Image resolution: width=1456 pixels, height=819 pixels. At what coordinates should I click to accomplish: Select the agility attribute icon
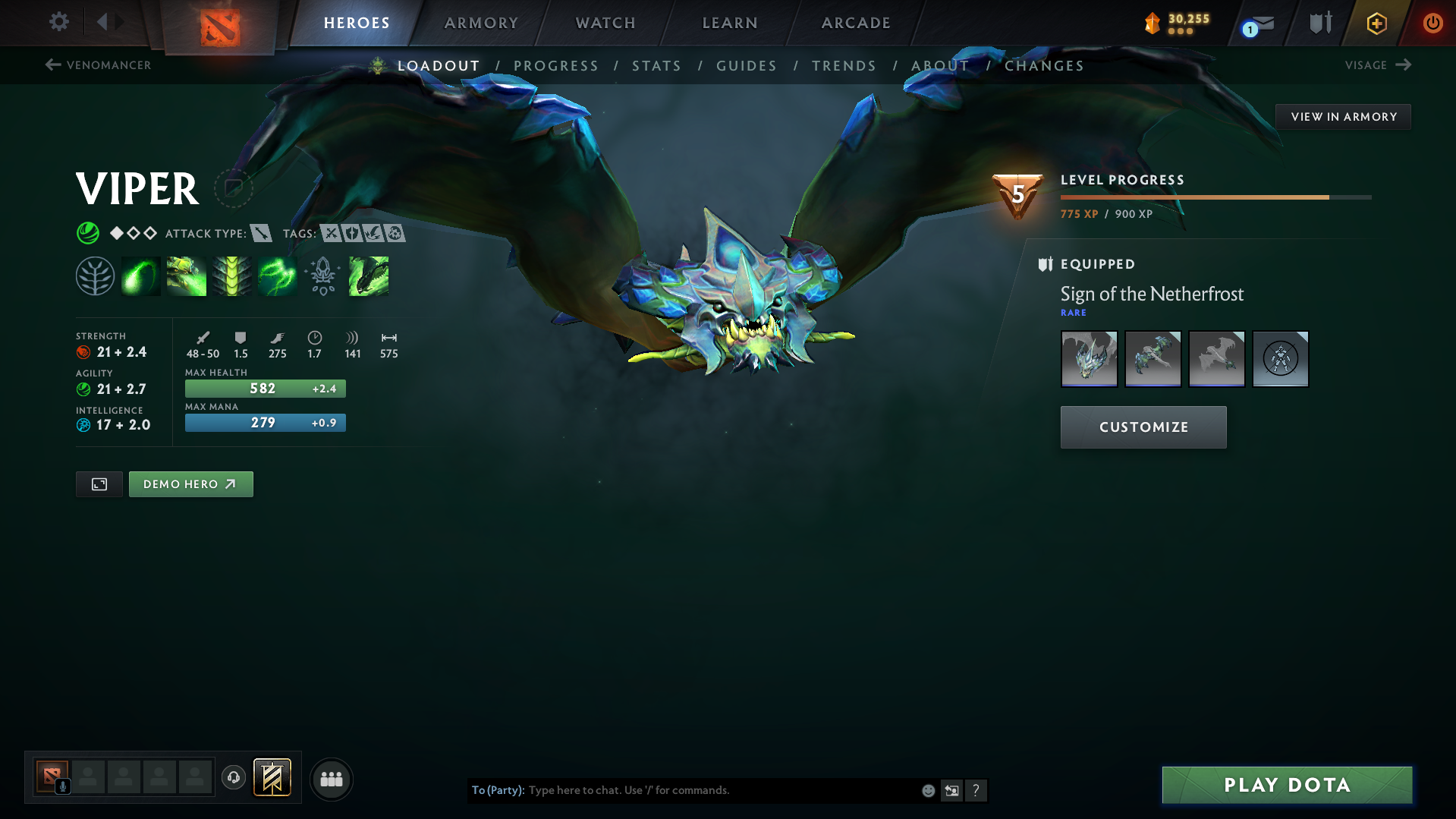pos(83,389)
